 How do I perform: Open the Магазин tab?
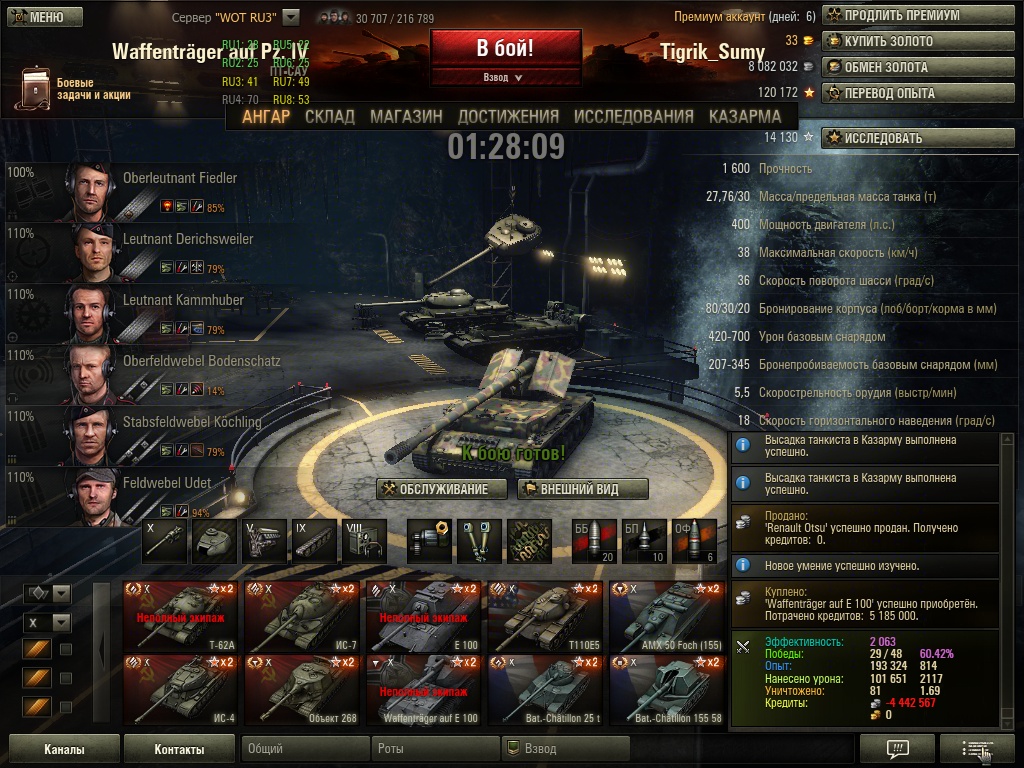(x=406, y=116)
